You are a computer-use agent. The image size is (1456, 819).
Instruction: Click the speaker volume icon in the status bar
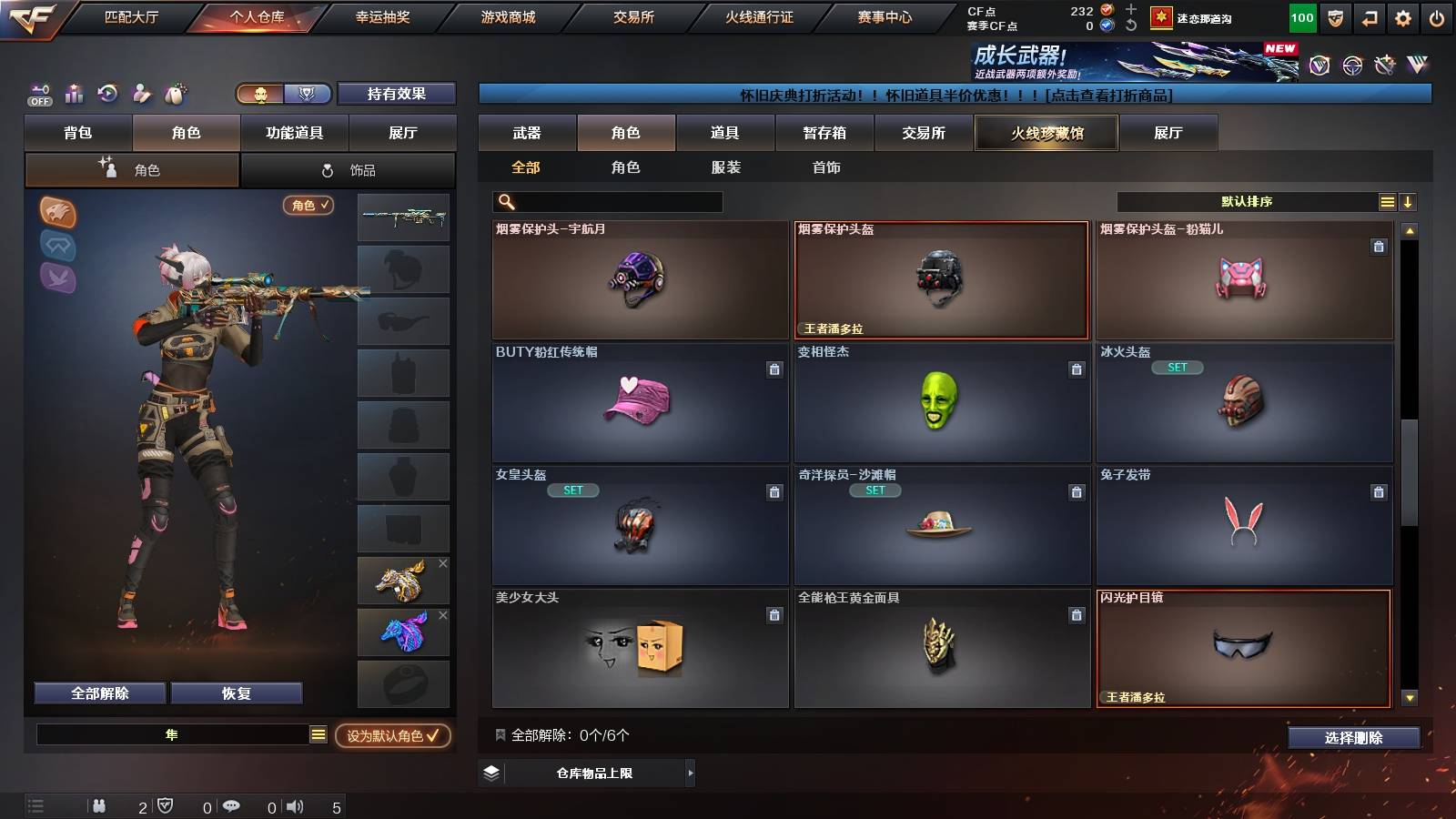tap(295, 805)
